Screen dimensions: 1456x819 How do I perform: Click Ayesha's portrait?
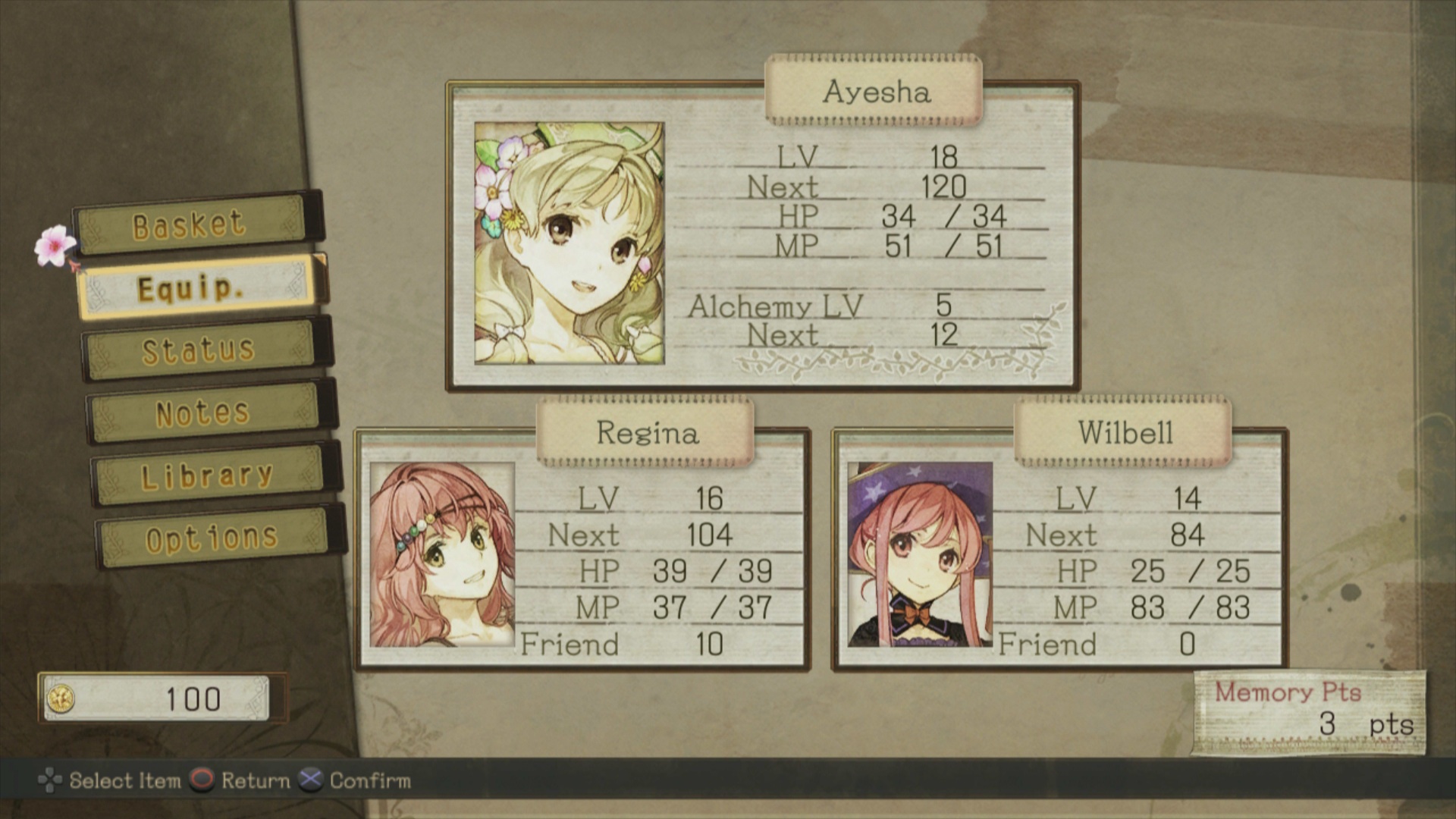(x=570, y=243)
